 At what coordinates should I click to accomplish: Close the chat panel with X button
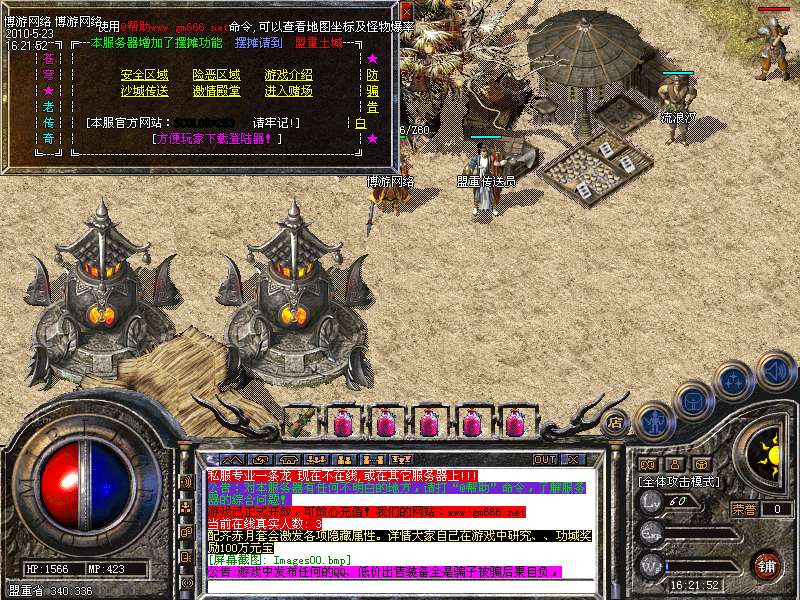[573, 459]
